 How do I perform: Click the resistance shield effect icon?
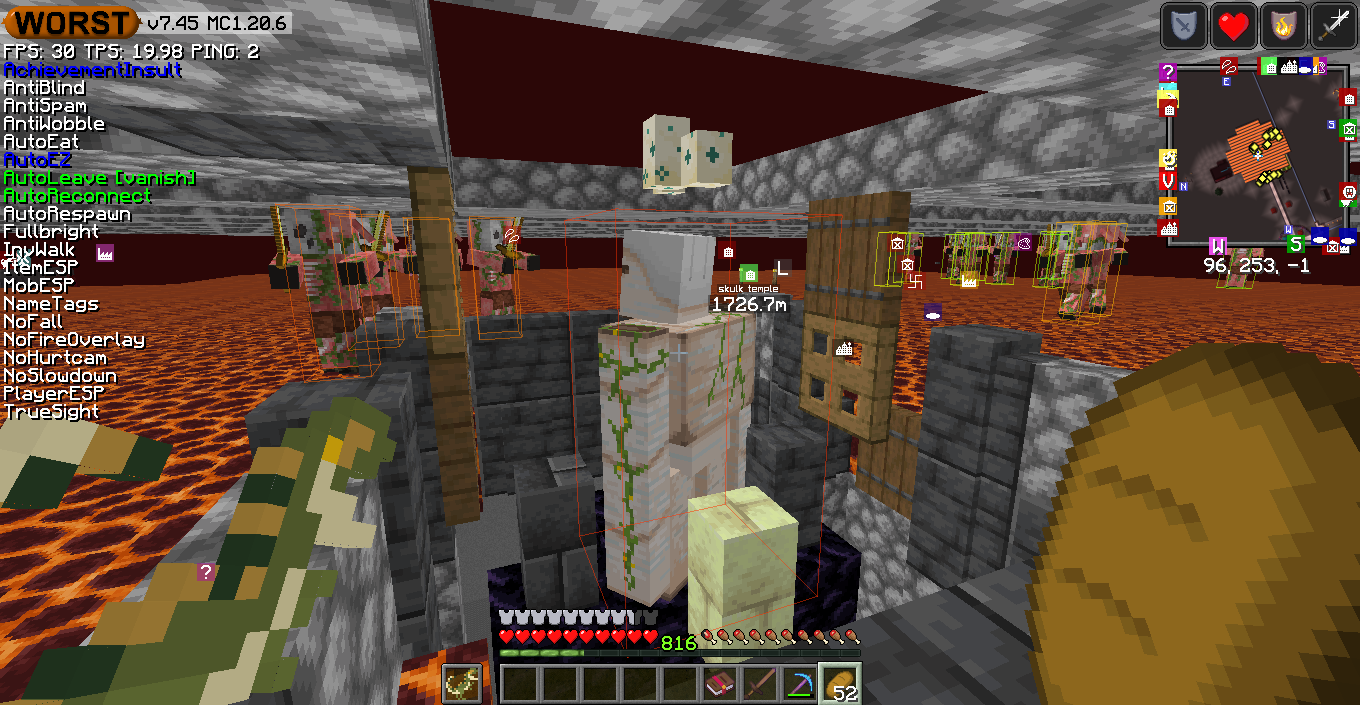pyautogui.click(x=1183, y=26)
